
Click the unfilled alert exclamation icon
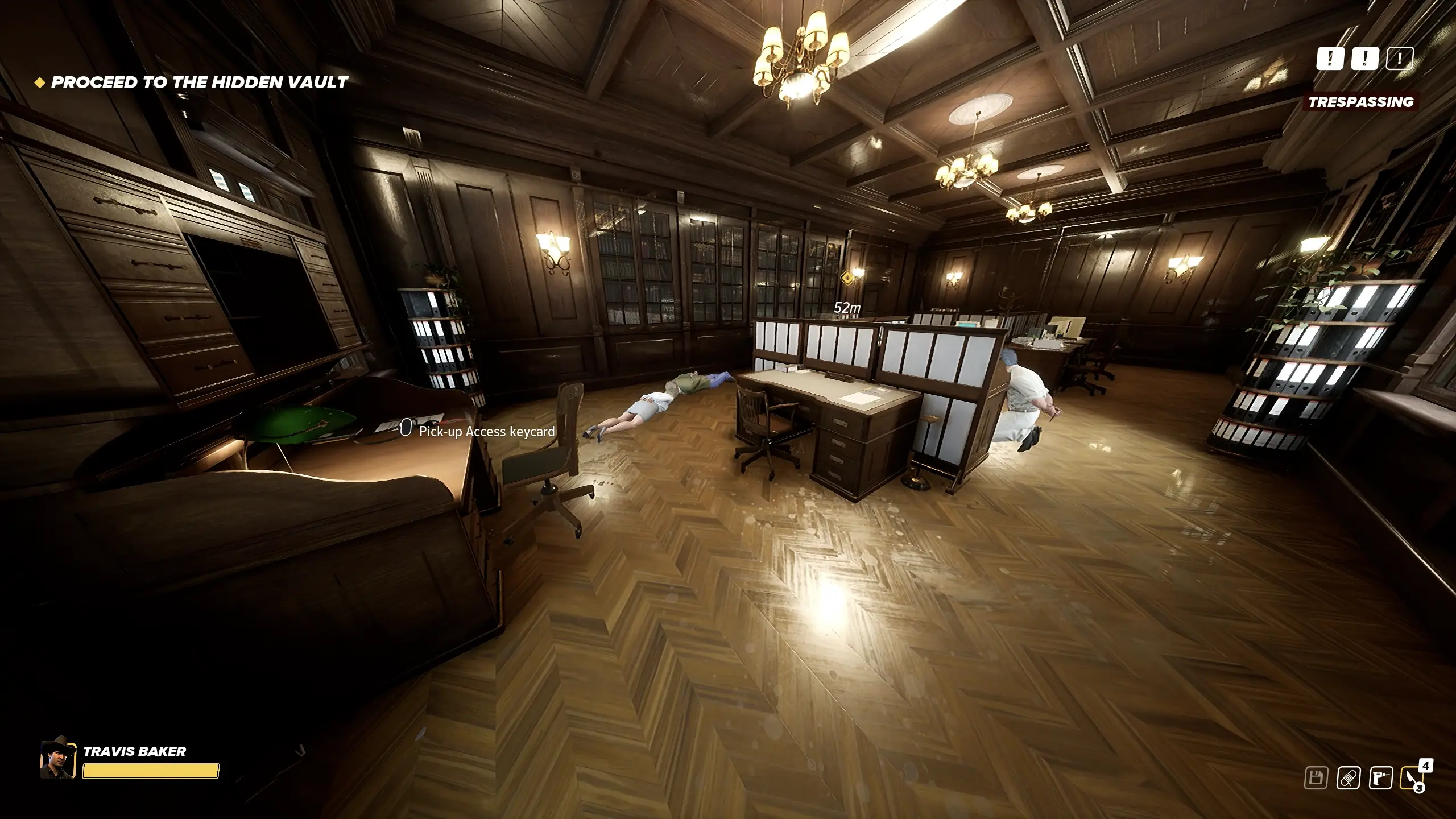[x=1400, y=58]
